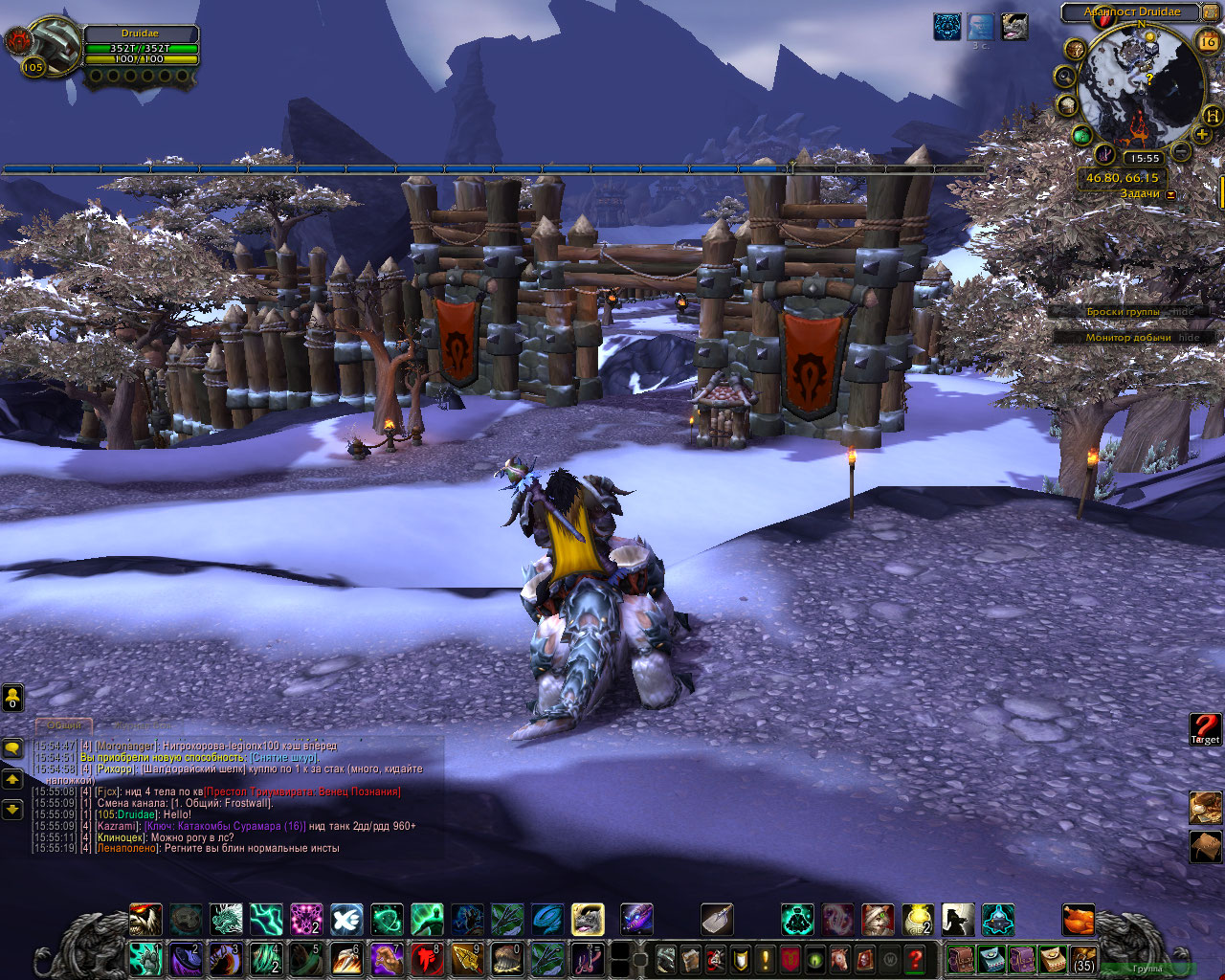Click the 15:55 clock button
The image size is (1225, 980).
click(x=1143, y=158)
